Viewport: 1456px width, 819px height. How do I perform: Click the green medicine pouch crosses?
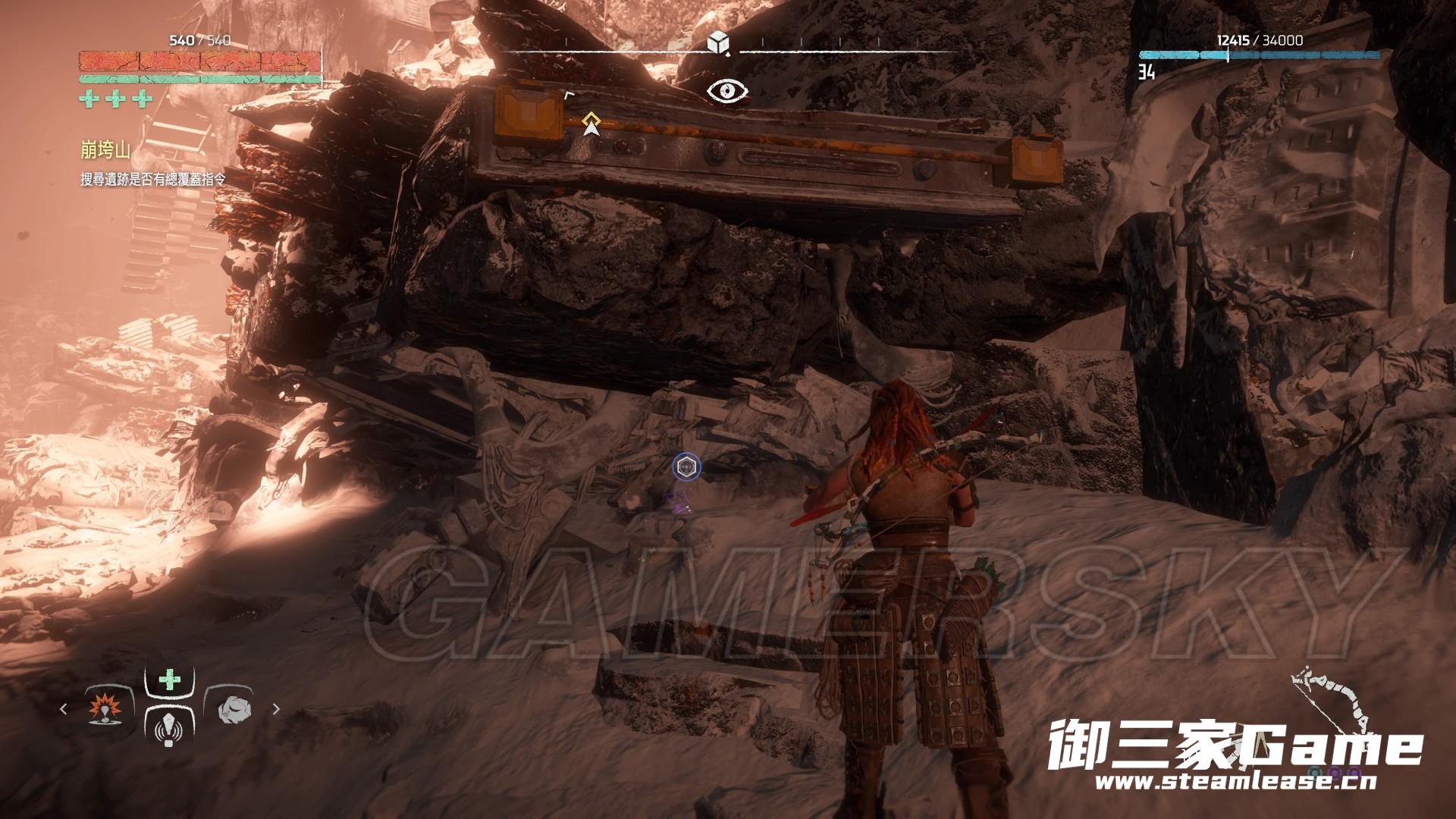click(115, 99)
